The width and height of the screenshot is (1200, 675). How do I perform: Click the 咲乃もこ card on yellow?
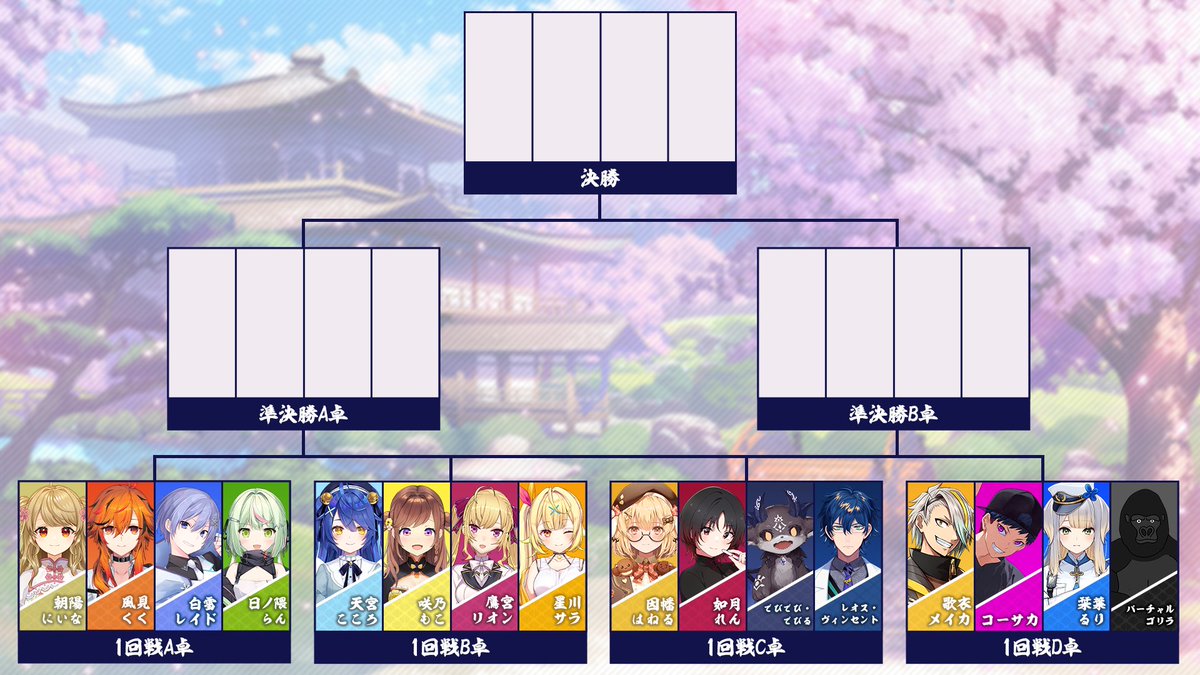[416, 555]
